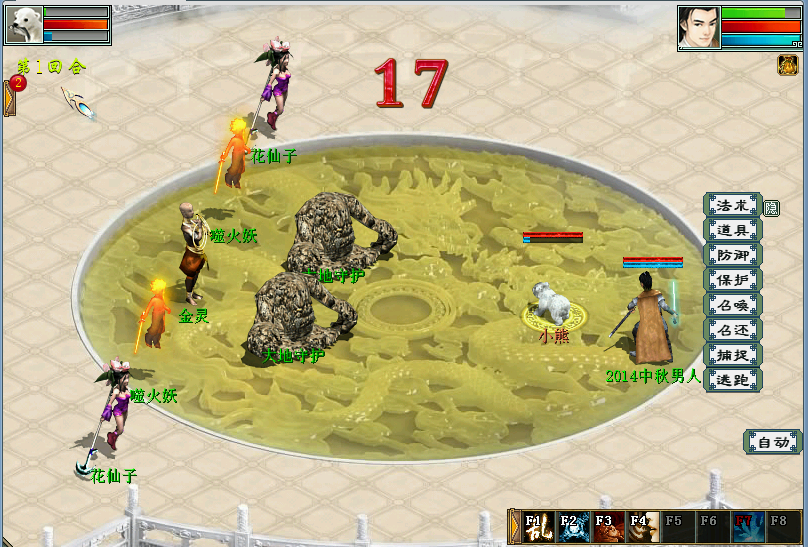808x547 pixels.
Task: Open the 法术 spell command
Action: pos(732,205)
